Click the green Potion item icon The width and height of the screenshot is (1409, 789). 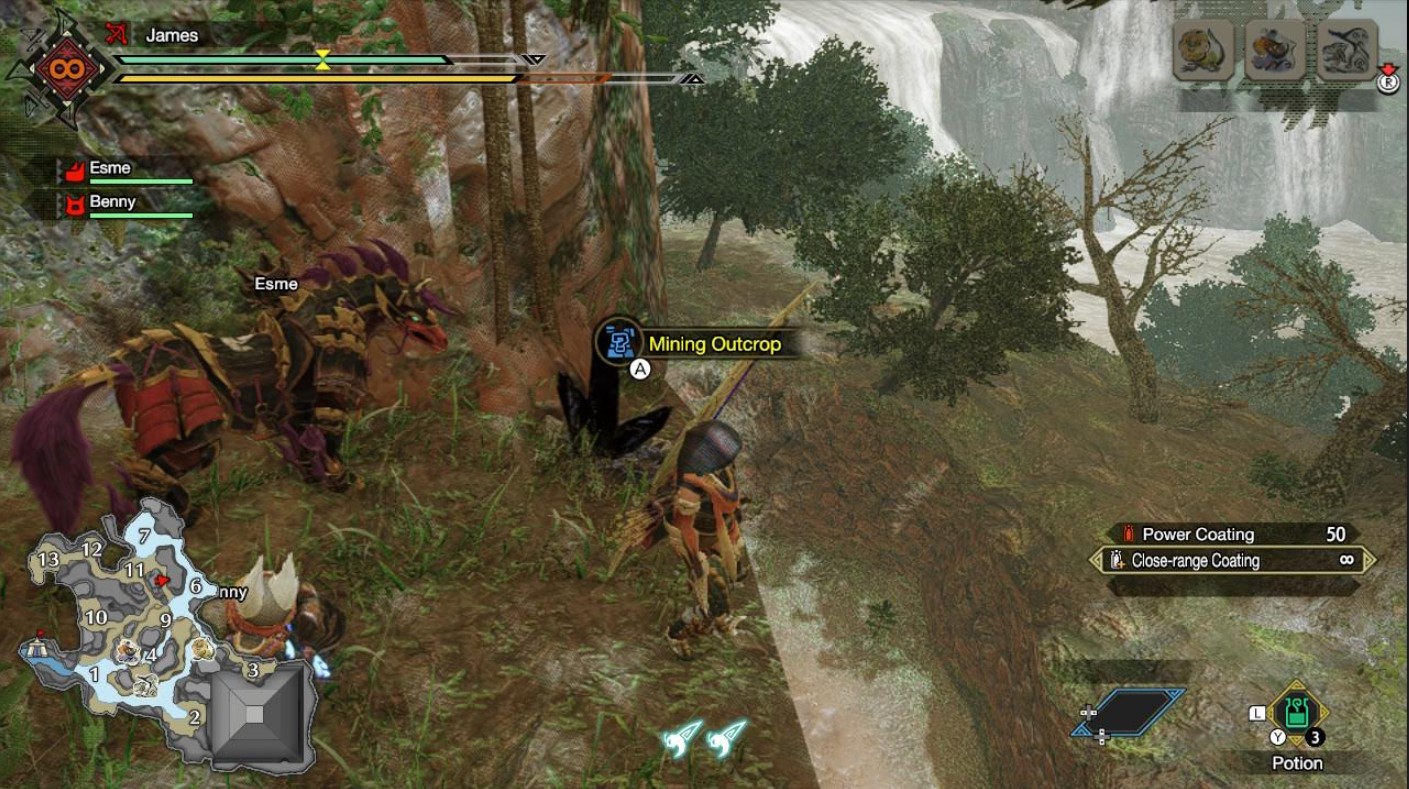coord(1297,714)
